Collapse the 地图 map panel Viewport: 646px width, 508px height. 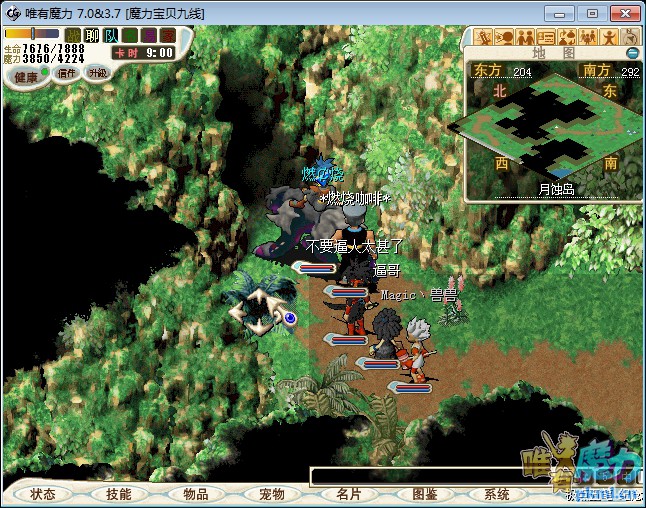pyautogui.click(x=632, y=53)
